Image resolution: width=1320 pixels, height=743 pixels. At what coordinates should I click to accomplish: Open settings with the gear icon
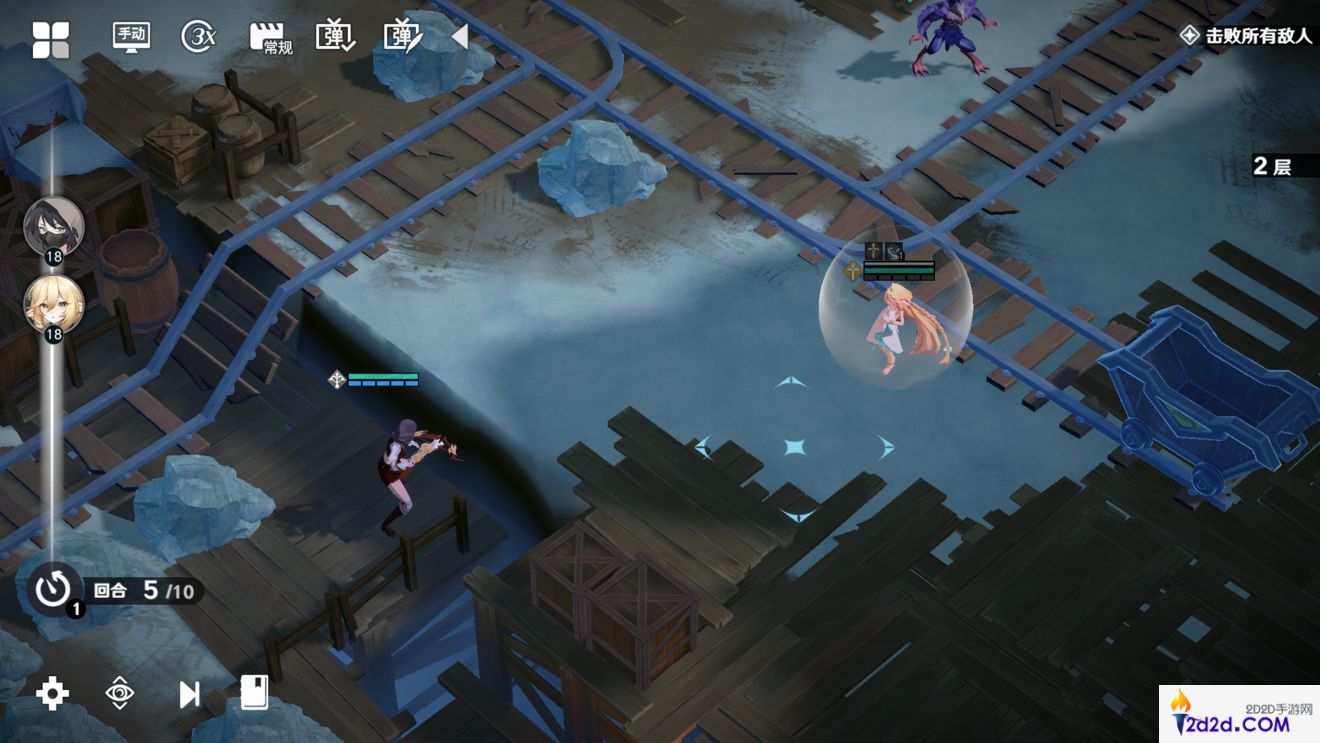(x=52, y=693)
